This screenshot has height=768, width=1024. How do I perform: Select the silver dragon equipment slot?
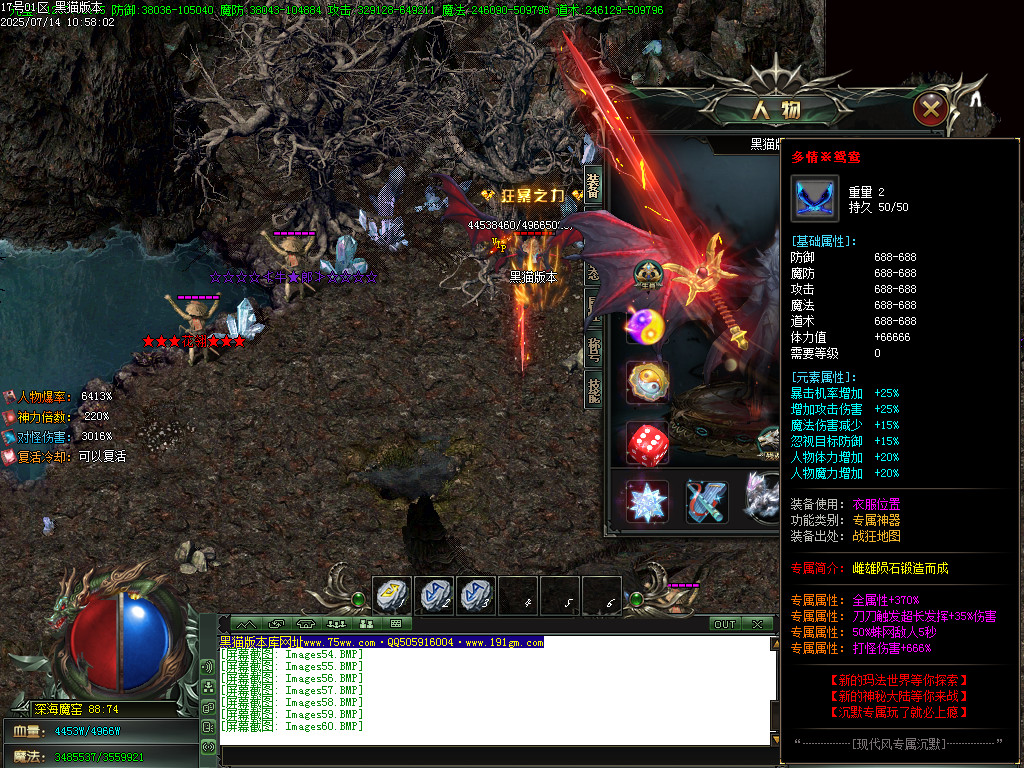(764, 501)
